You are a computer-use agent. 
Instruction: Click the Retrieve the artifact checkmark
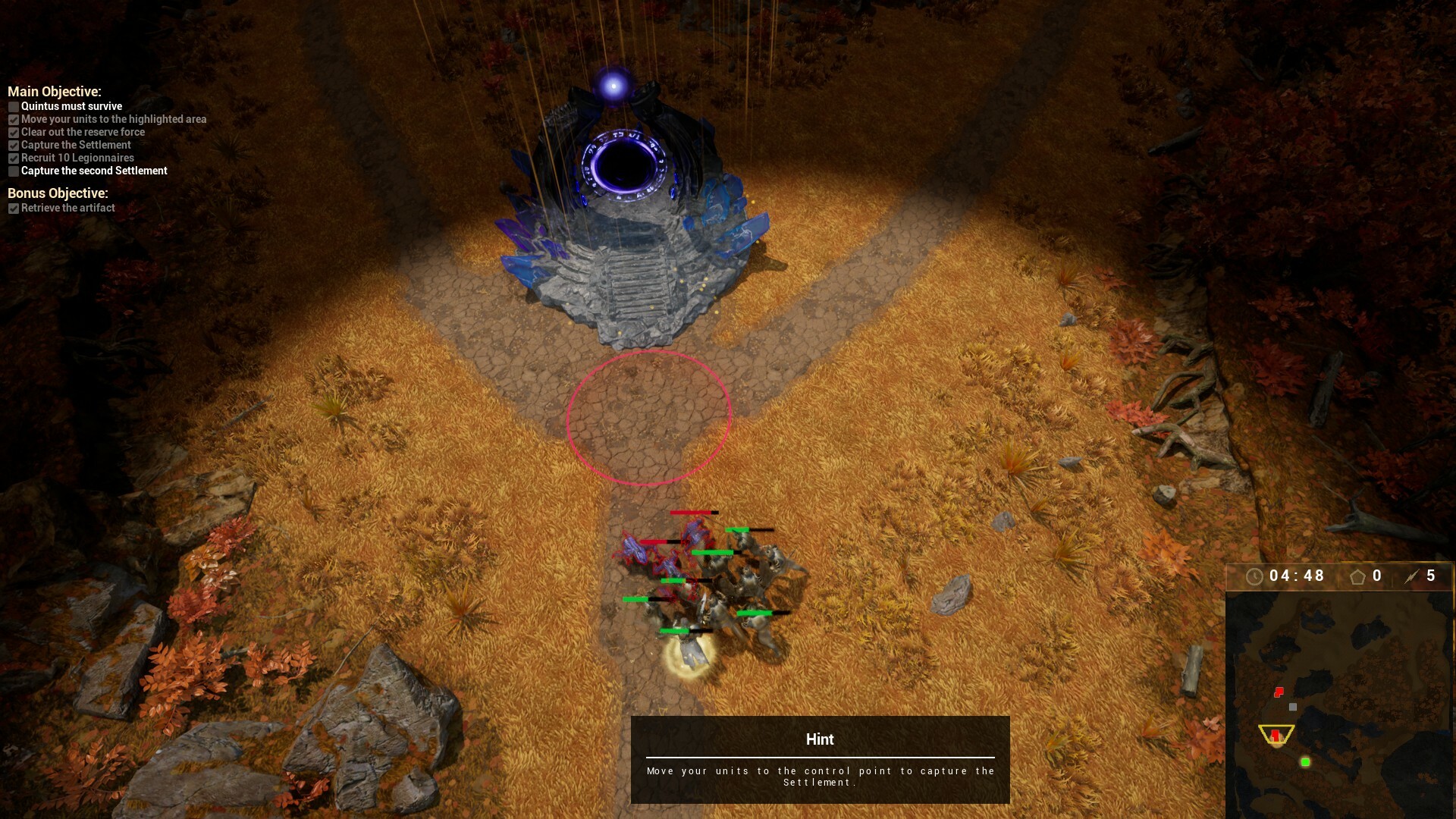[x=14, y=208]
